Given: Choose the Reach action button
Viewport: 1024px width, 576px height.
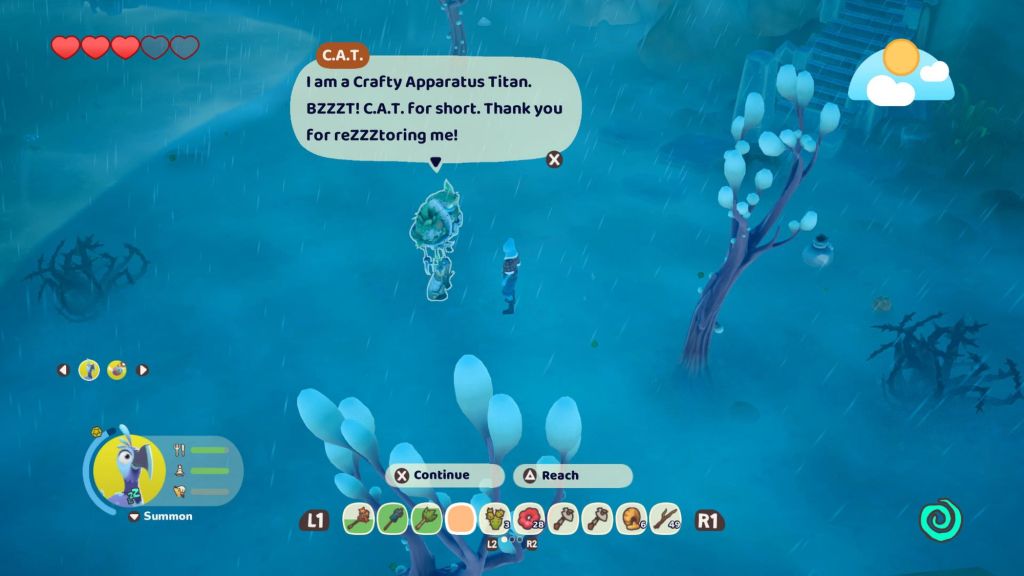Looking at the screenshot, I should pyautogui.click(x=571, y=476).
